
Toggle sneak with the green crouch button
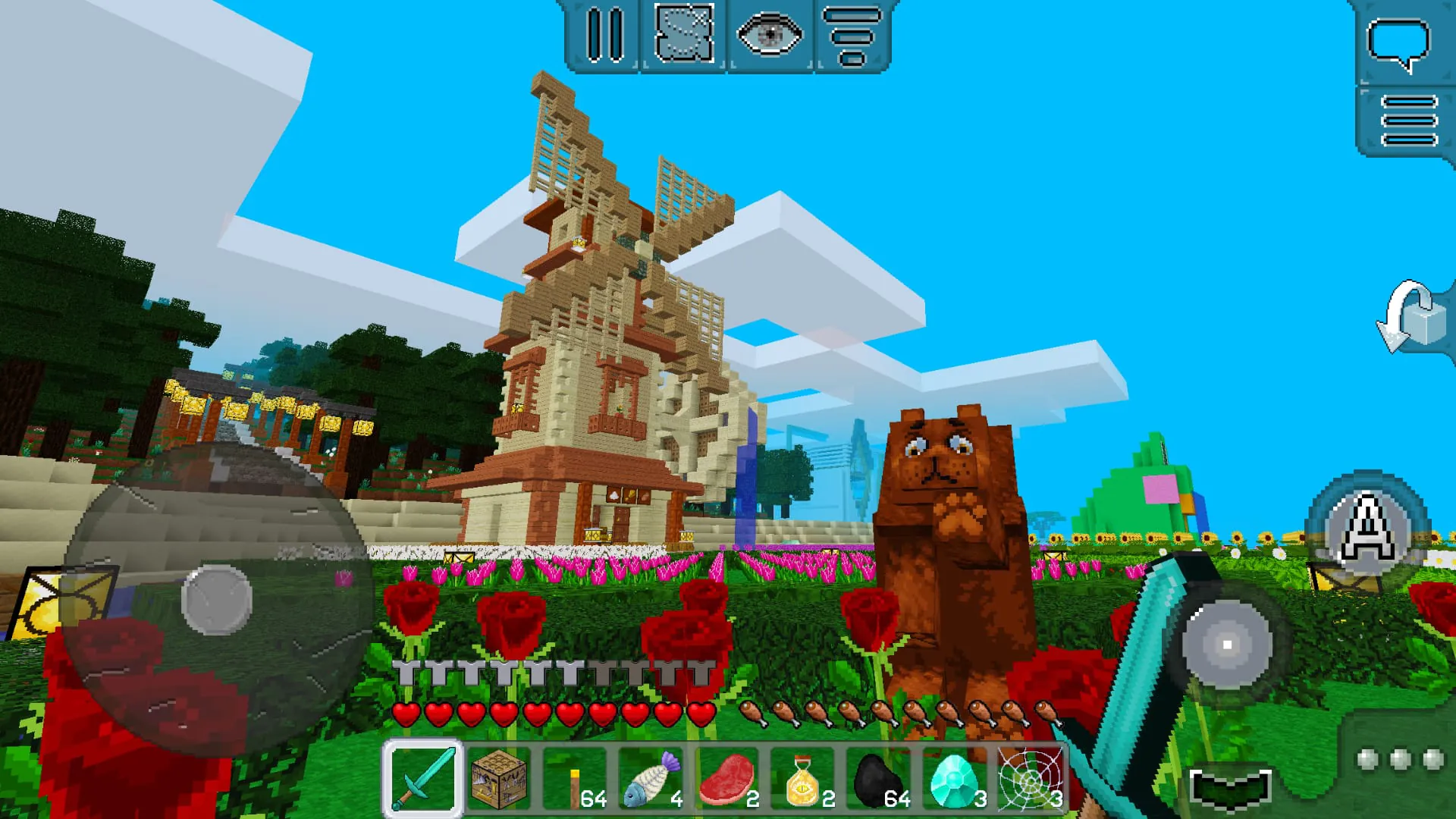[x=1232, y=789]
